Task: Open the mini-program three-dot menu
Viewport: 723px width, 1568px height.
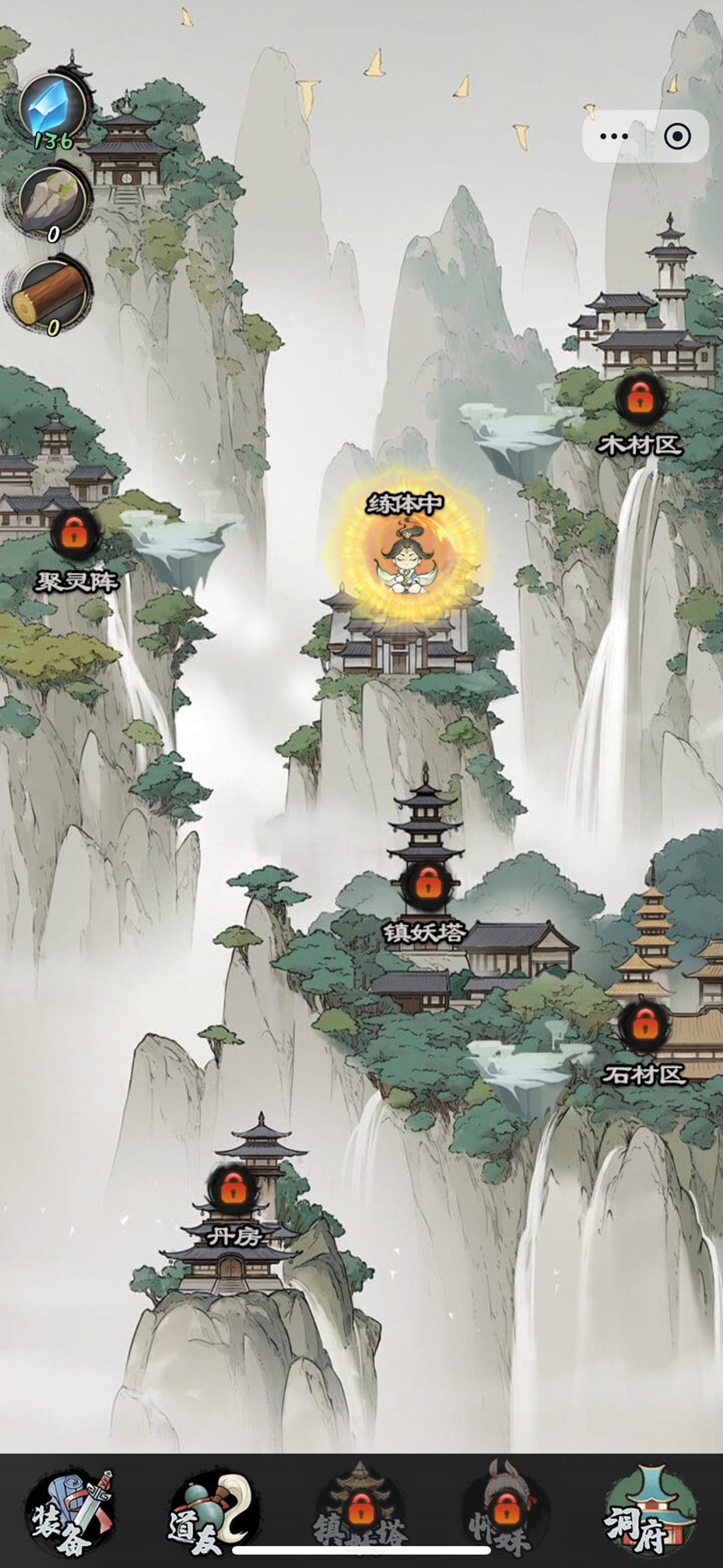Action: 614,137
